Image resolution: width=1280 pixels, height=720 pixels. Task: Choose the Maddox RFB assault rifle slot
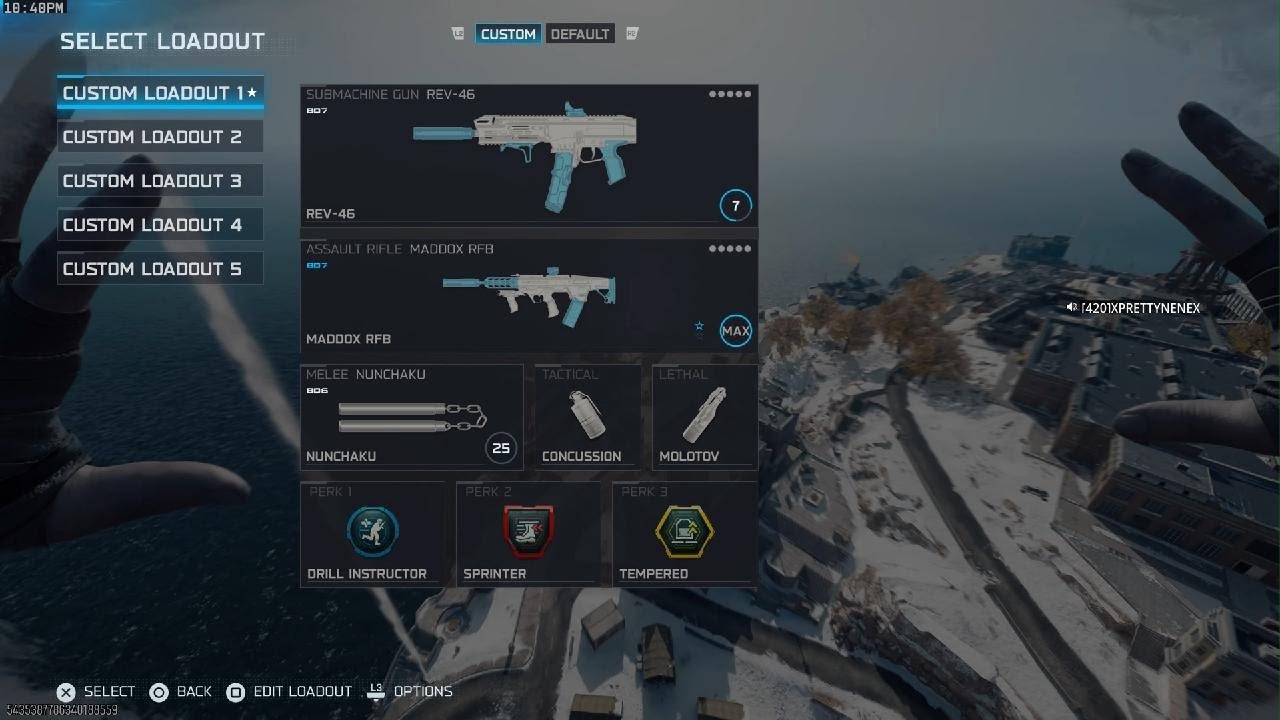coord(529,296)
